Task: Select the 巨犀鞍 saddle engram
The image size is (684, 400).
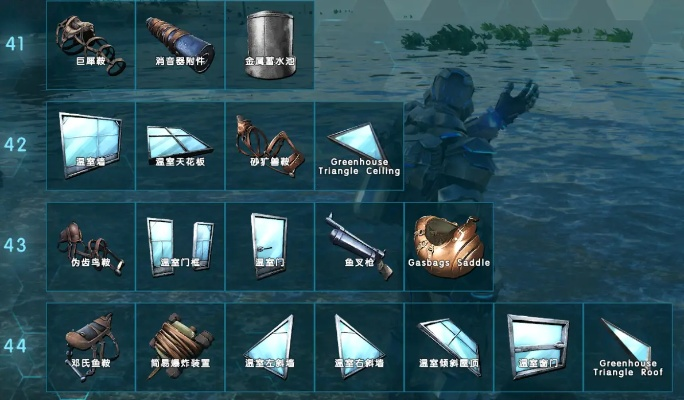Action: 90,45
